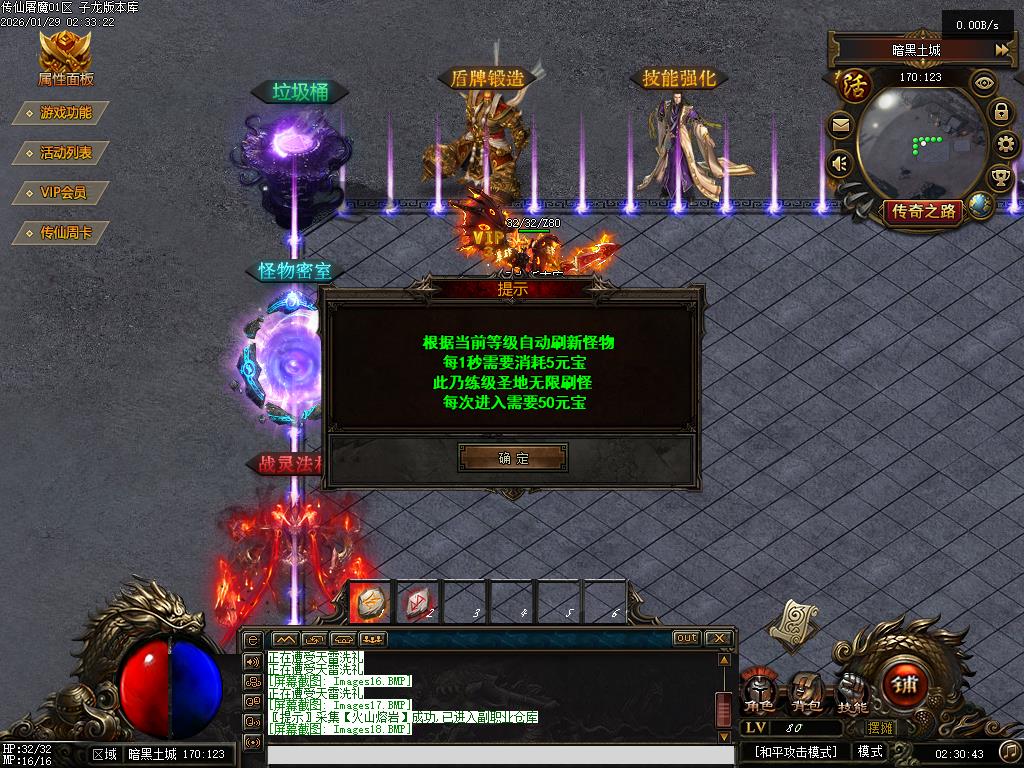Open the red 铺 shop button
The image size is (1024, 768).
904,687
